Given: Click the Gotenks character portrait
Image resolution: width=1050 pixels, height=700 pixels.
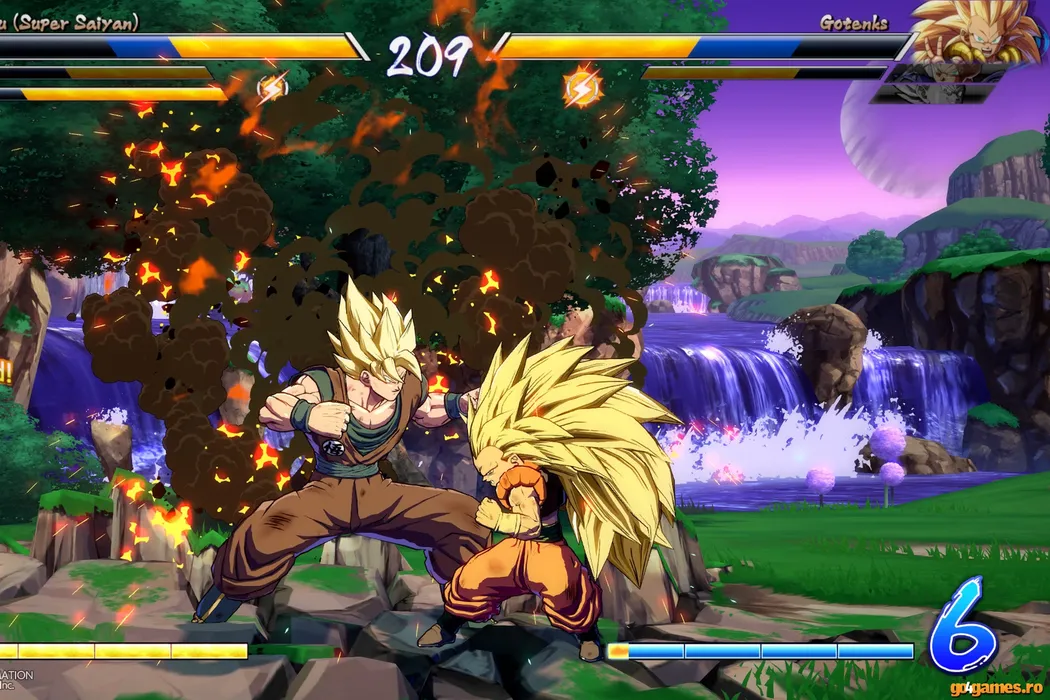Looking at the screenshot, I should tap(975, 32).
